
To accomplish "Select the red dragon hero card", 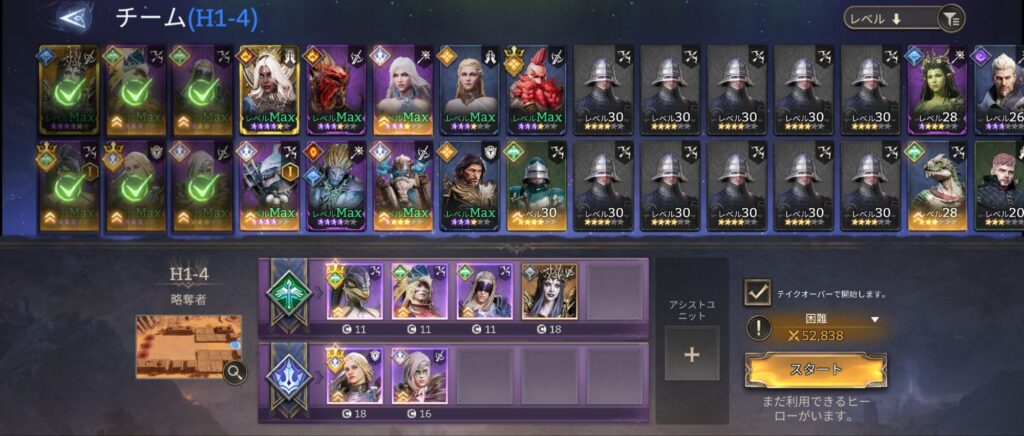I will (x=336, y=90).
